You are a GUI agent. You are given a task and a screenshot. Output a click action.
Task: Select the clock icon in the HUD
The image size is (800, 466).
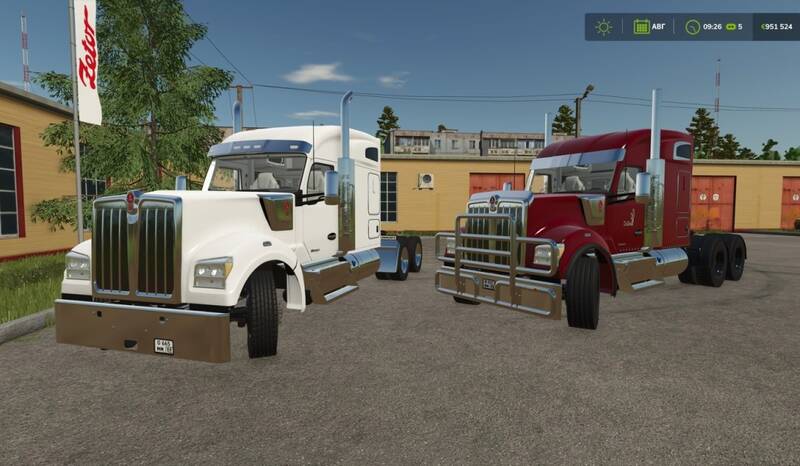point(692,27)
